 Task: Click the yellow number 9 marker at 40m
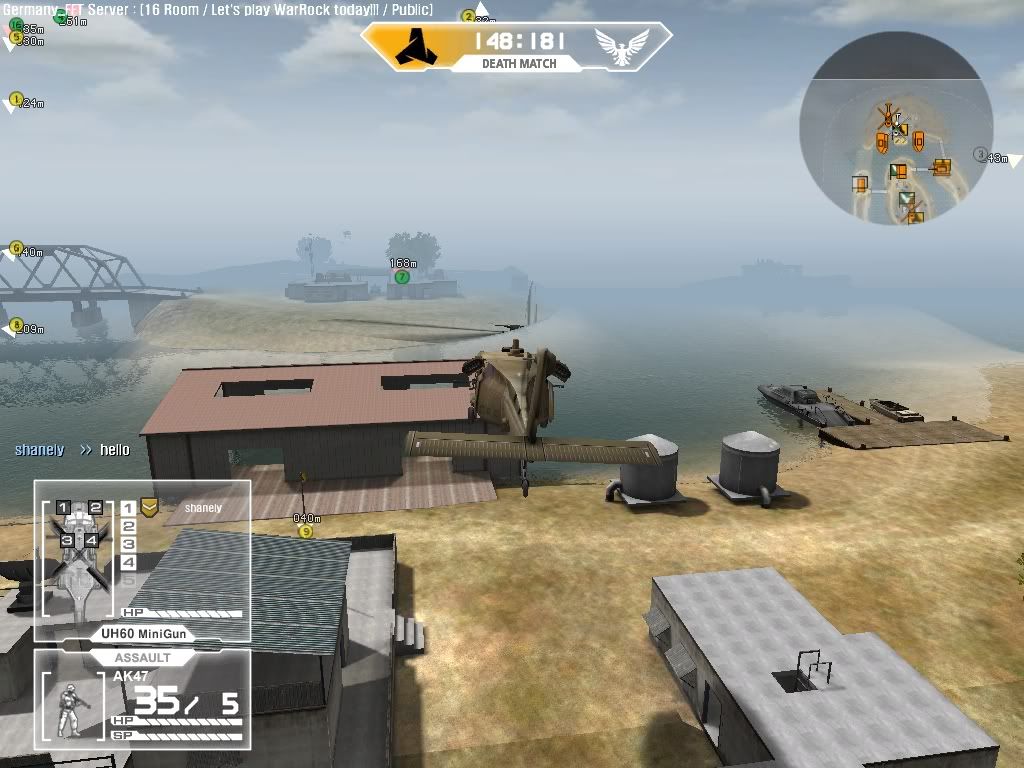306,532
